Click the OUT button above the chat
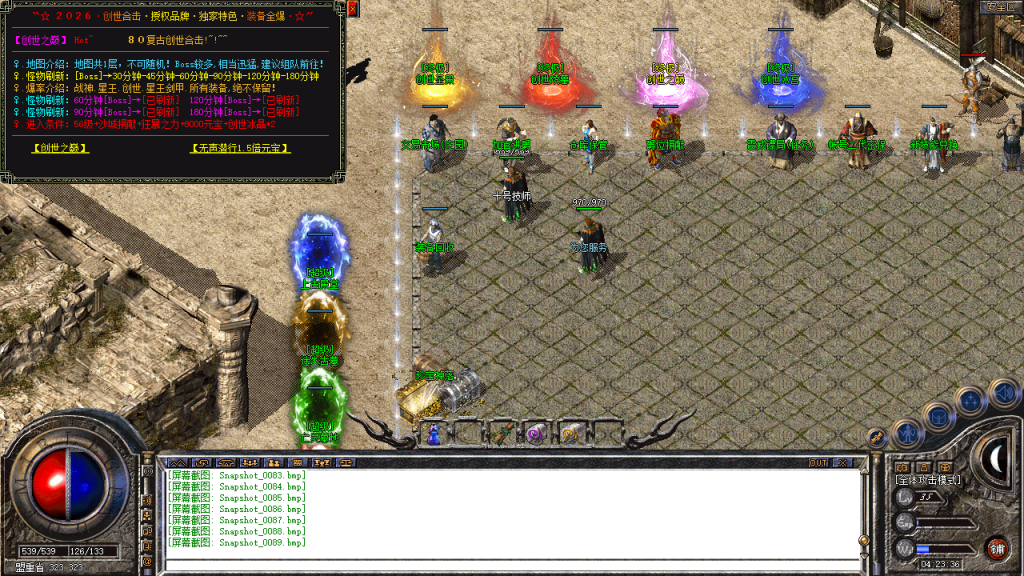This screenshot has width=1024, height=576. point(818,463)
